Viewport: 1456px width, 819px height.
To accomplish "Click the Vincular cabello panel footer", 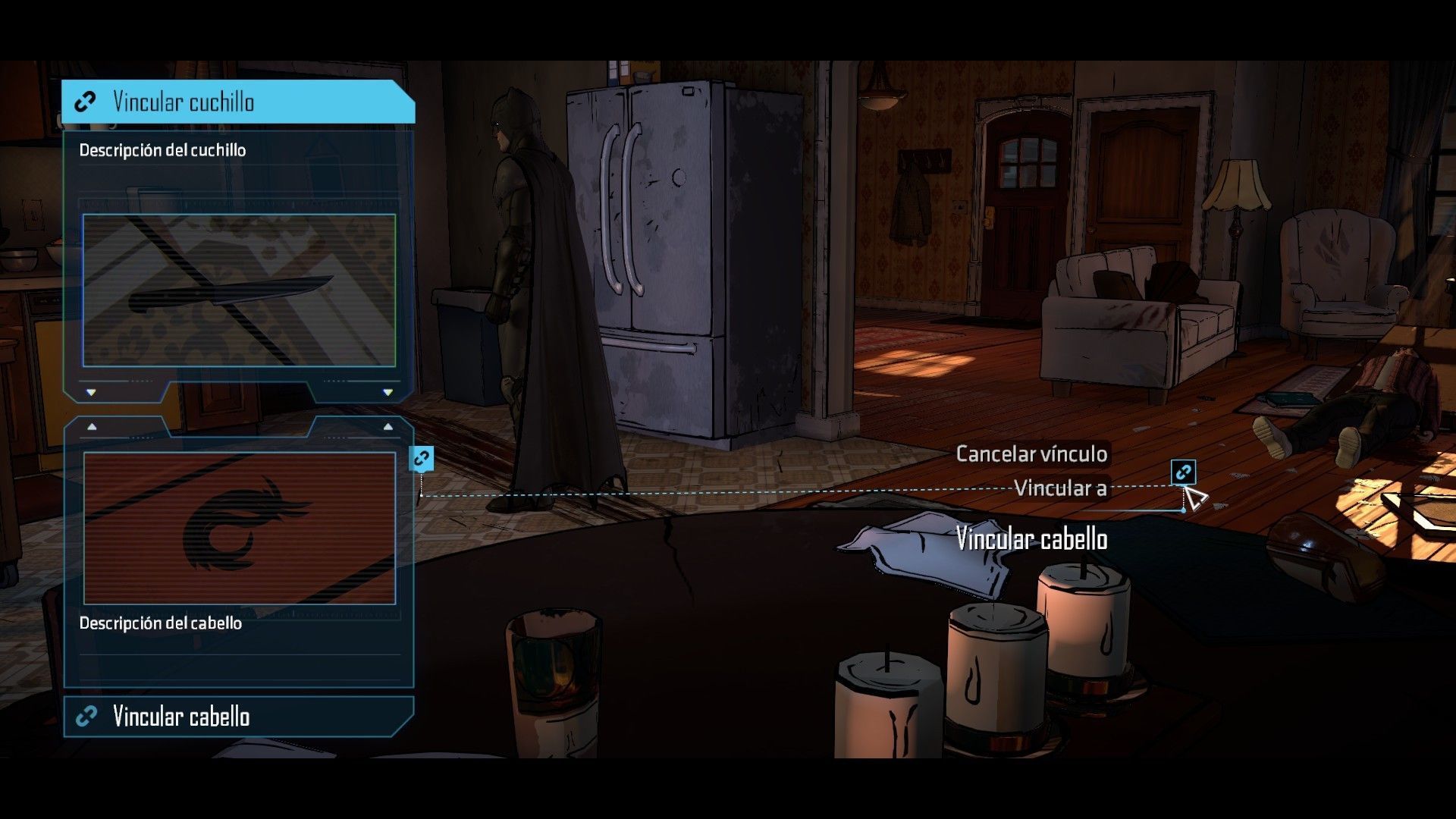I will pos(180,716).
